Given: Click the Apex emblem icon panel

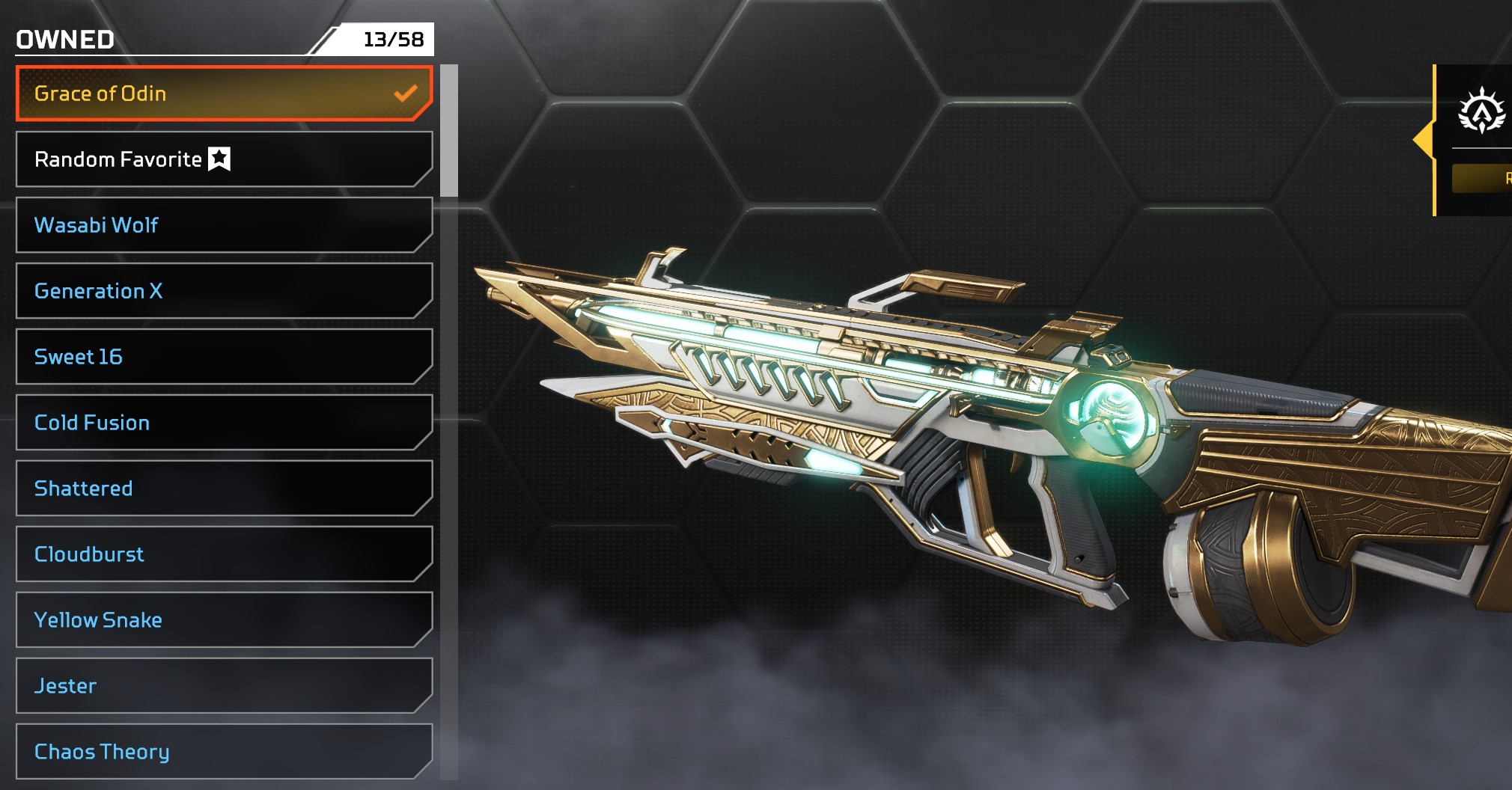Looking at the screenshot, I should tap(1481, 111).
